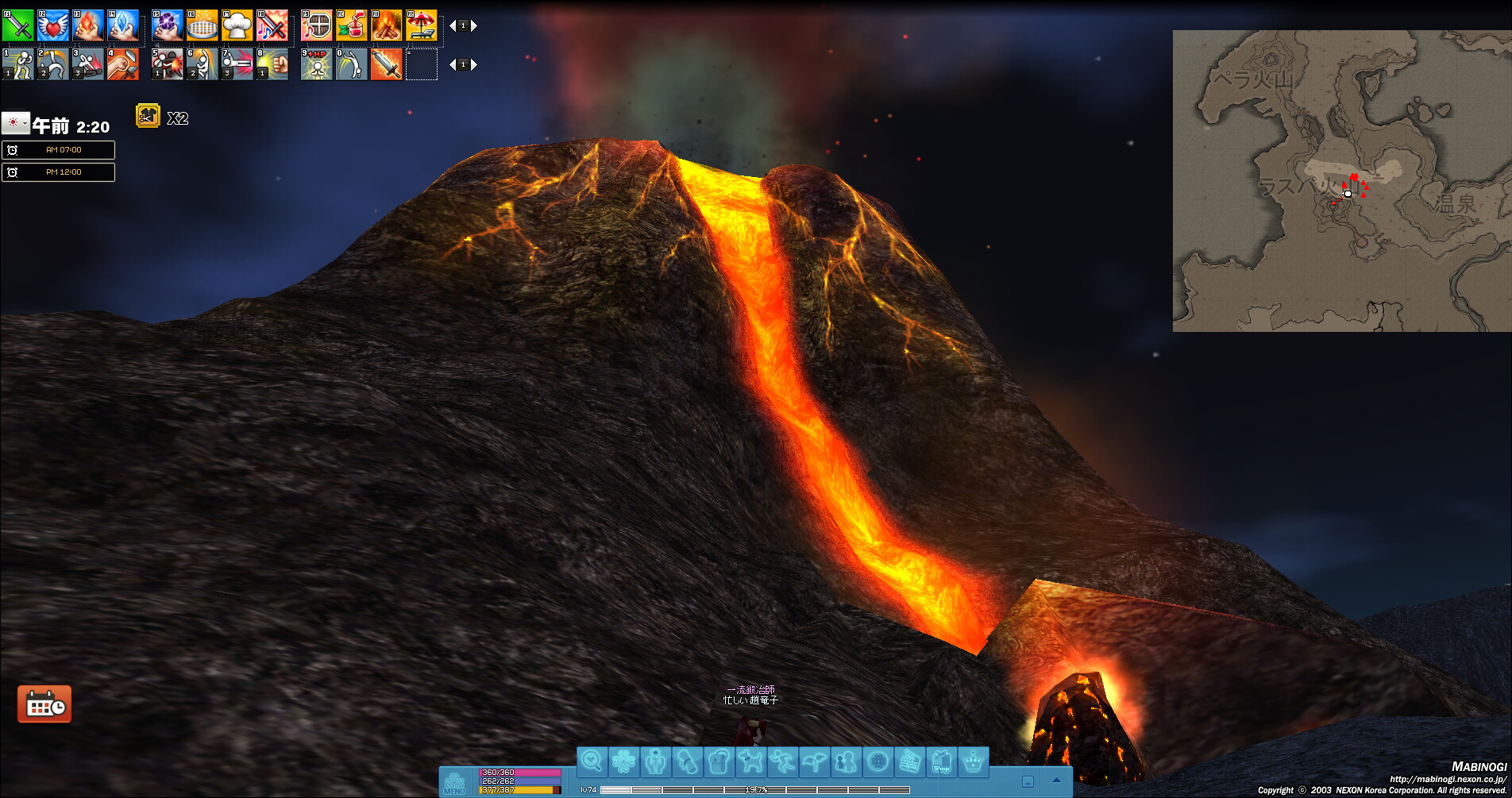
Task: Click the PM 12:00 alarm entry
Action: (x=59, y=172)
